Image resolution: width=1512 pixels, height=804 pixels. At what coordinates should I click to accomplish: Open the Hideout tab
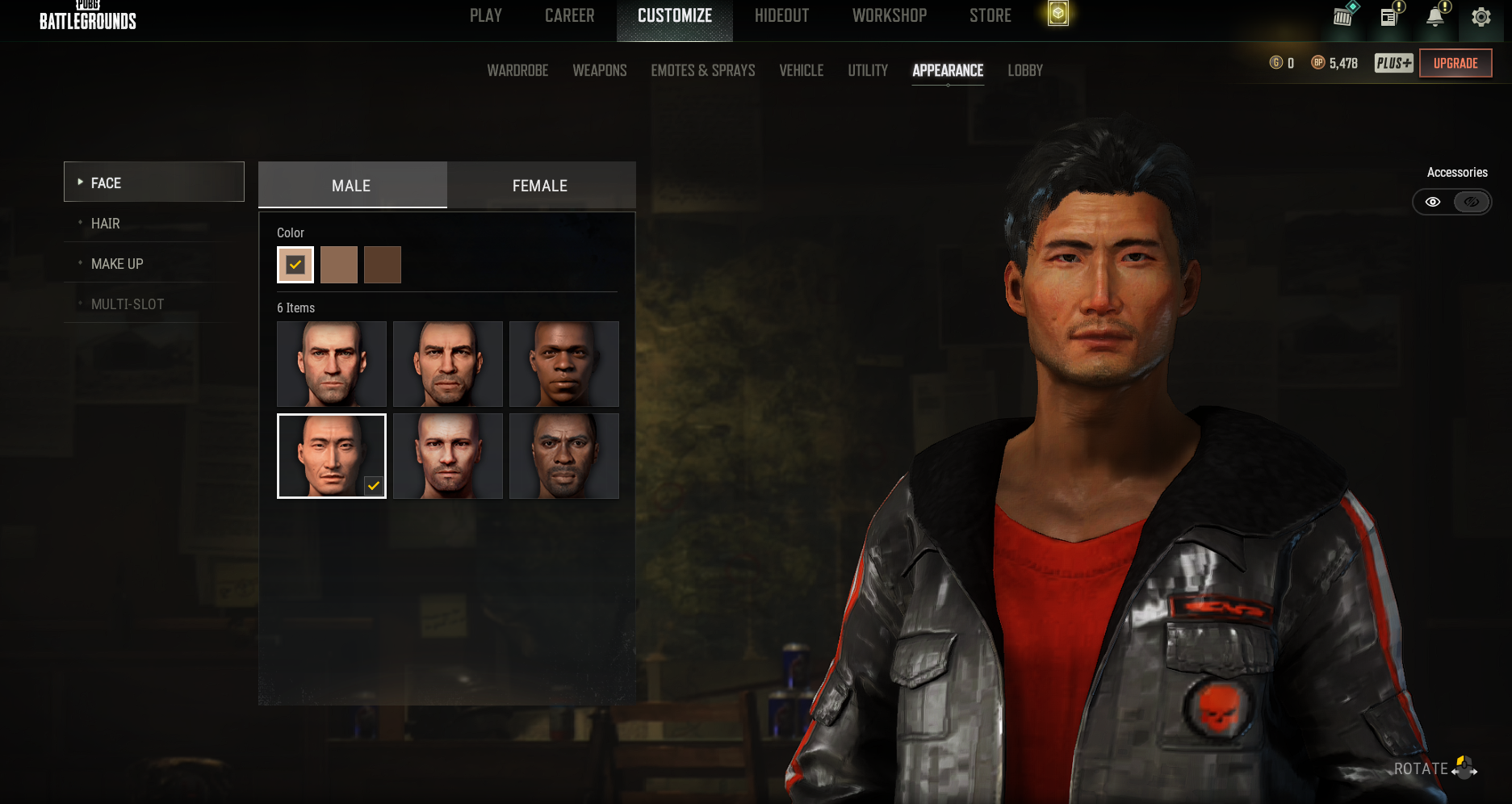pyautogui.click(x=781, y=16)
